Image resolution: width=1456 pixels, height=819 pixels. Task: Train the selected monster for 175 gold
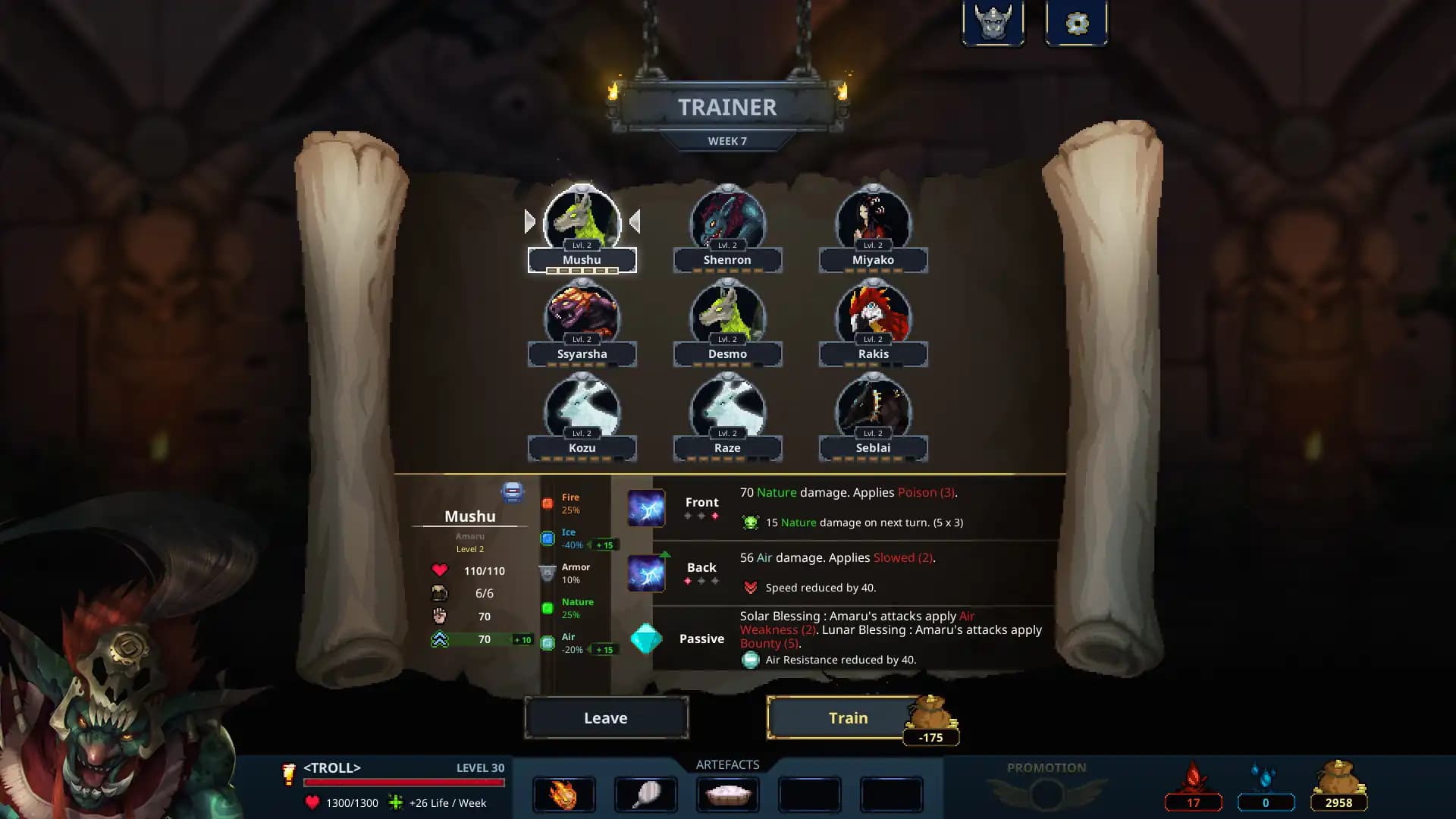coord(847,717)
